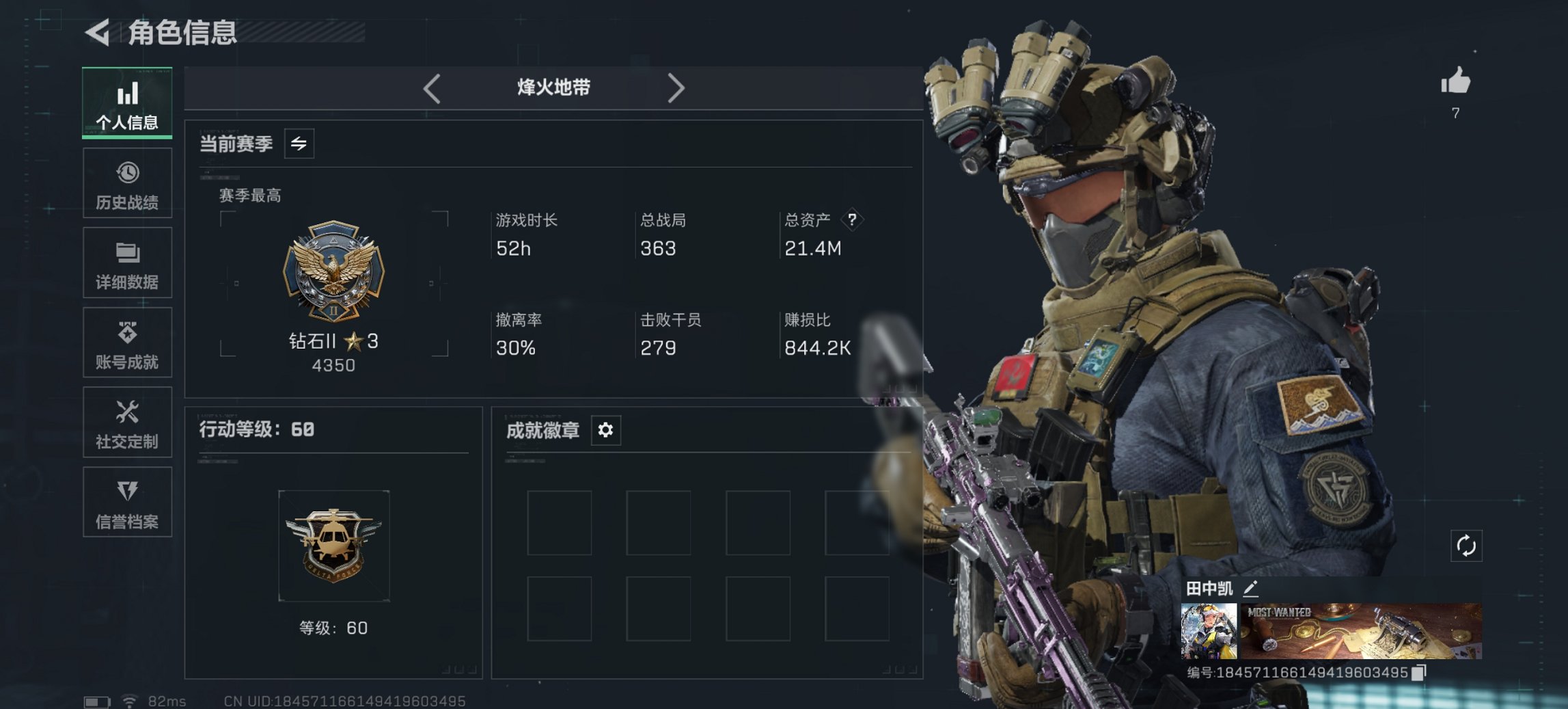Open the achievement badge settings gear
Screen dimensions: 1568x709
(x=605, y=430)
